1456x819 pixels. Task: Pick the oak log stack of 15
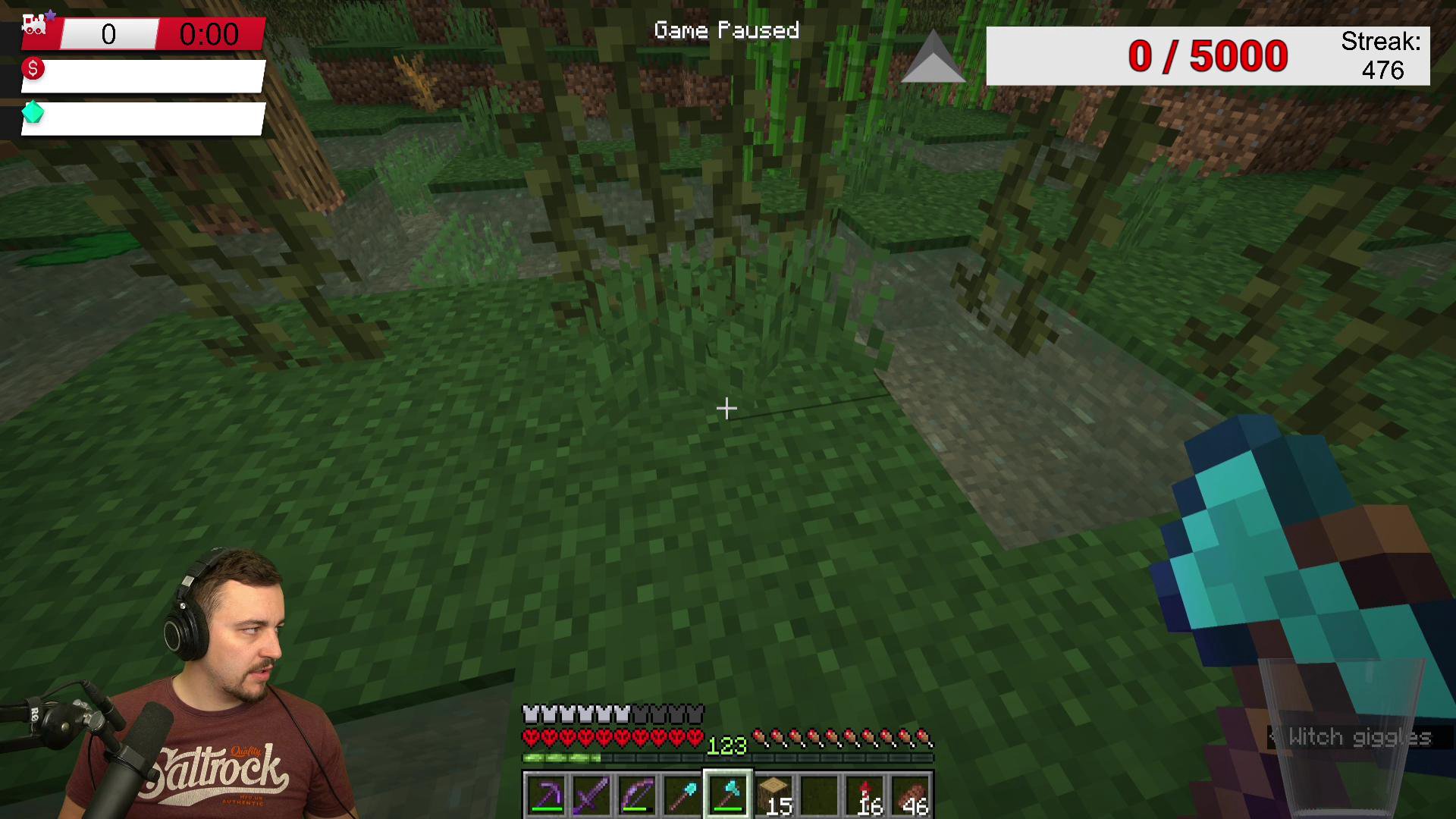[x=773, y=795]
